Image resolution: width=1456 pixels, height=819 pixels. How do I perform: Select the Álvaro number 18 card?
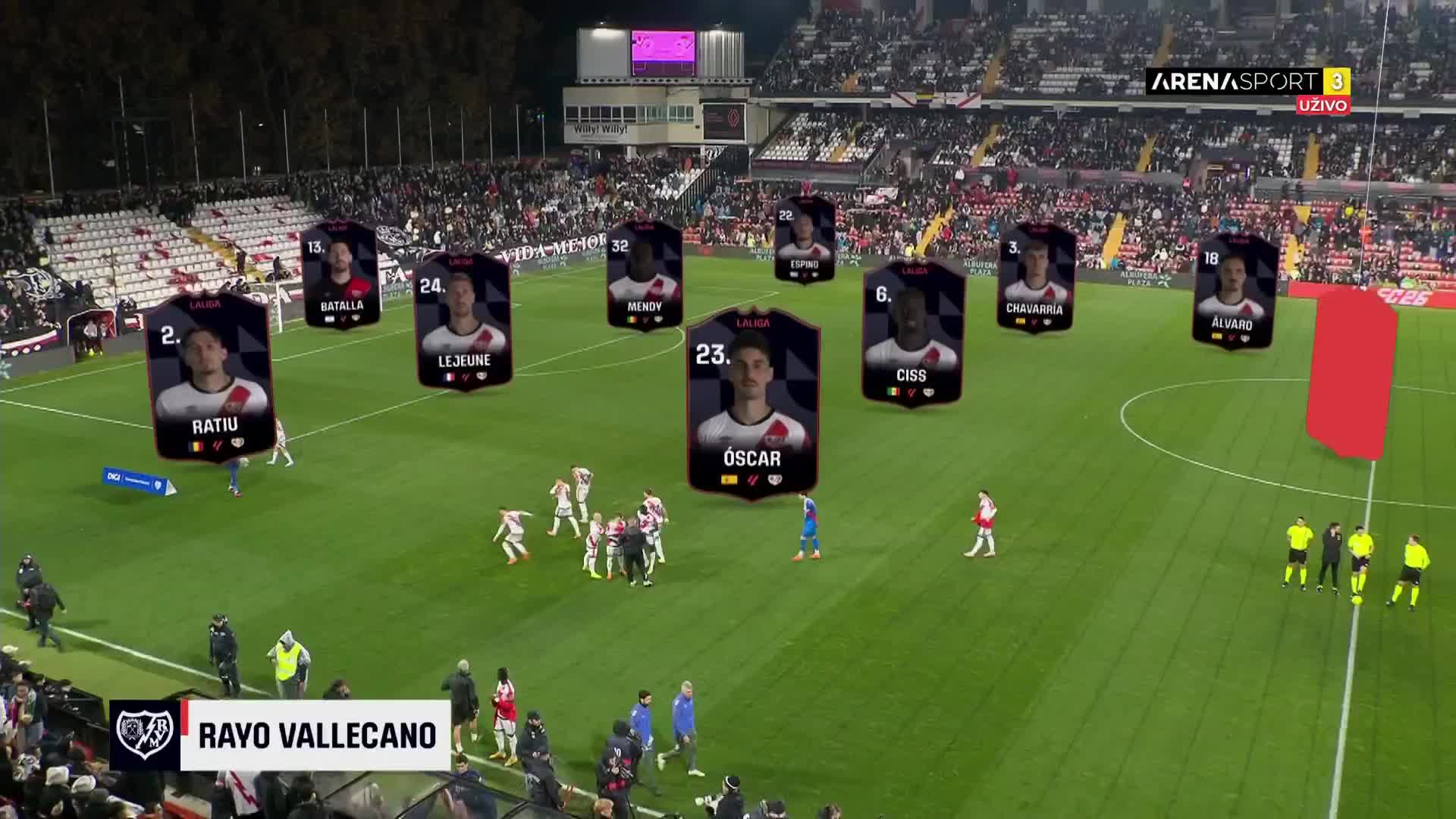click(x=1234, y=291)
